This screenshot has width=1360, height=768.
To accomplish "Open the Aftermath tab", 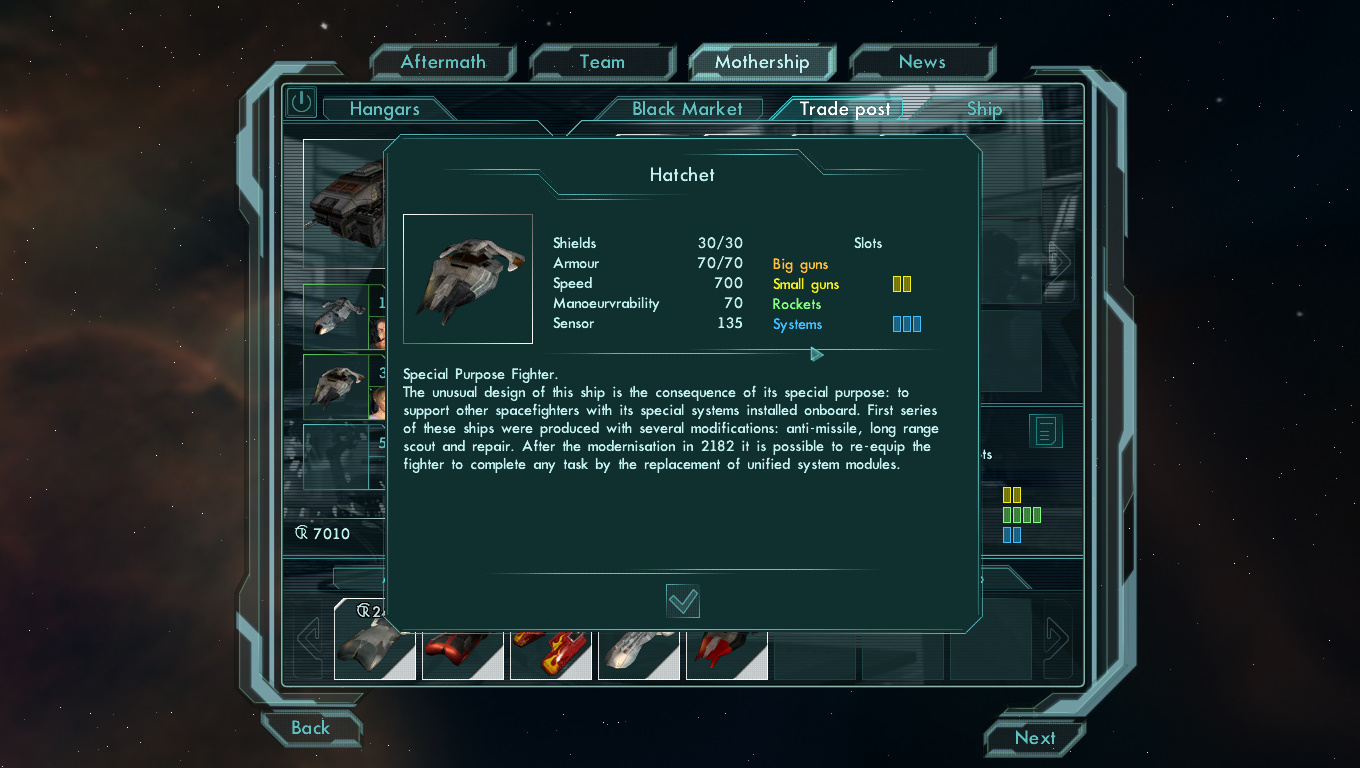I will click(442, 62).
